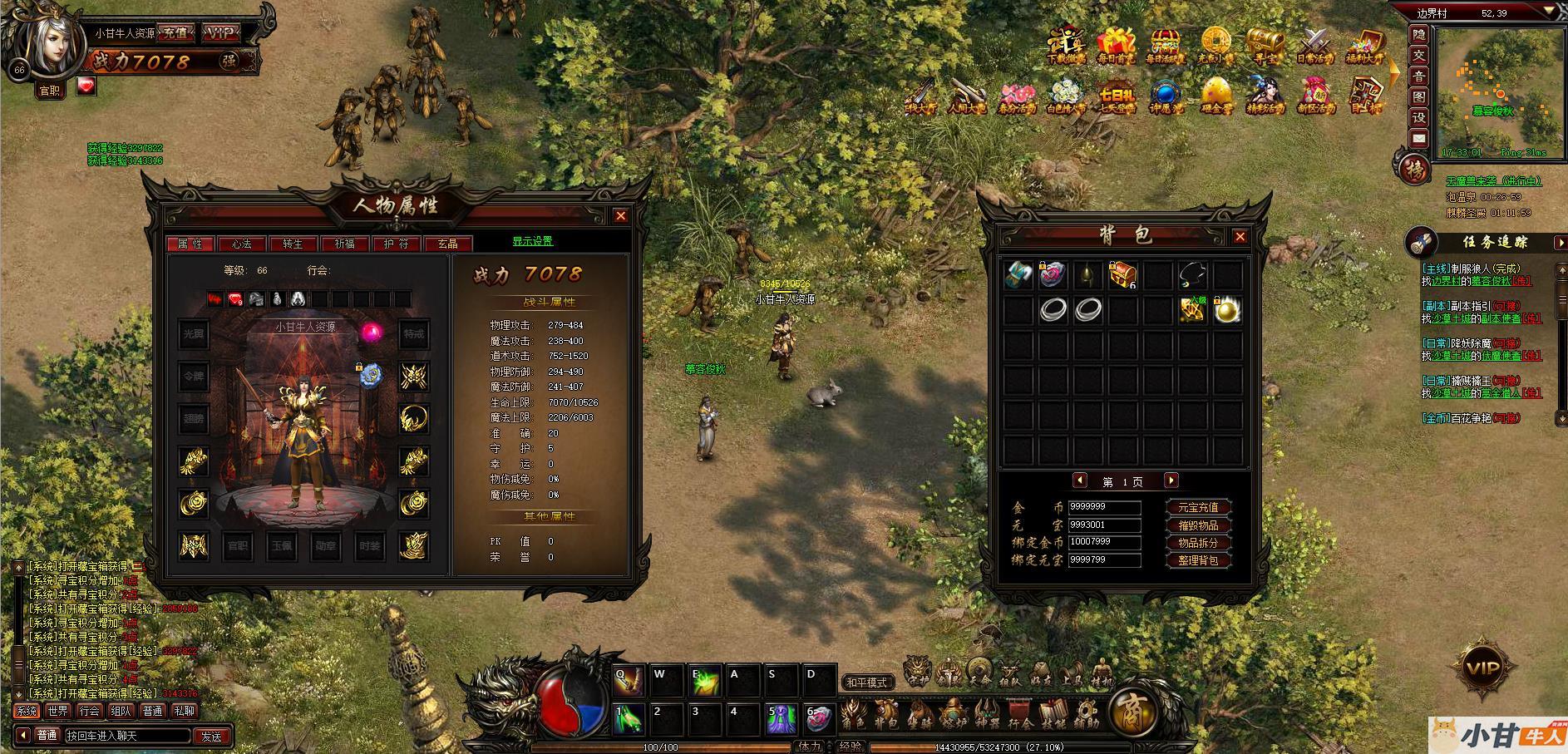Switch to the 心法 tab
This screenshot has width=1568, height=754.
pyautogui.click(x=242, y=244)
